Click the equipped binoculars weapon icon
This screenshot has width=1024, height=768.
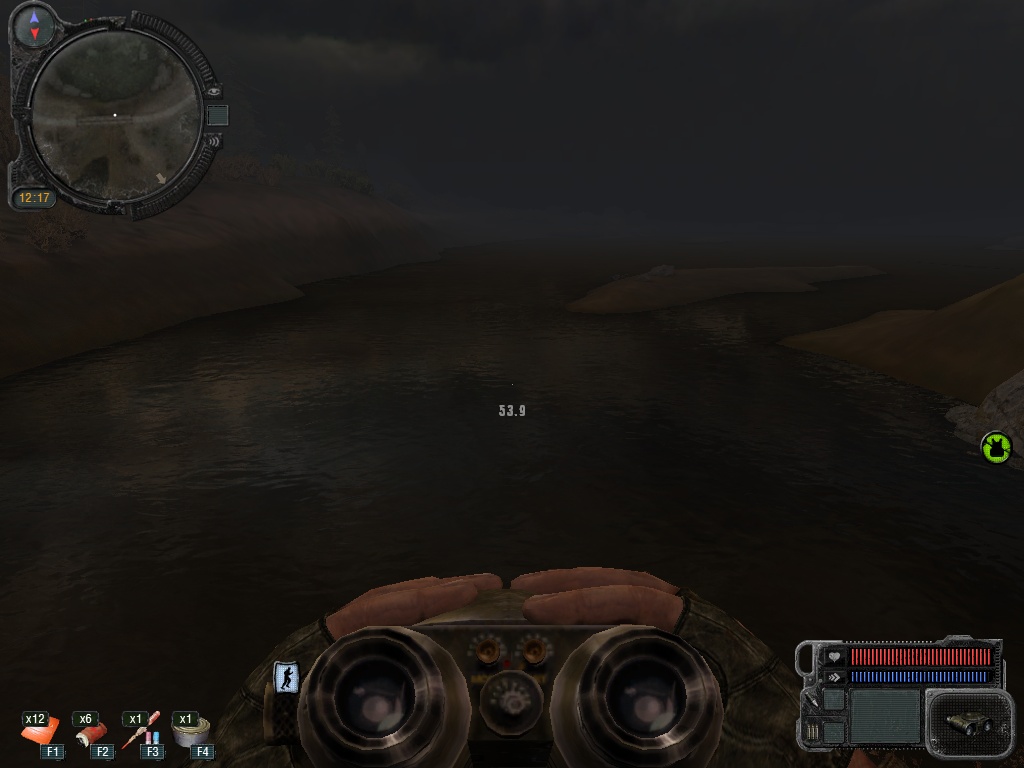pyautogui.click(x=966, y=722)
